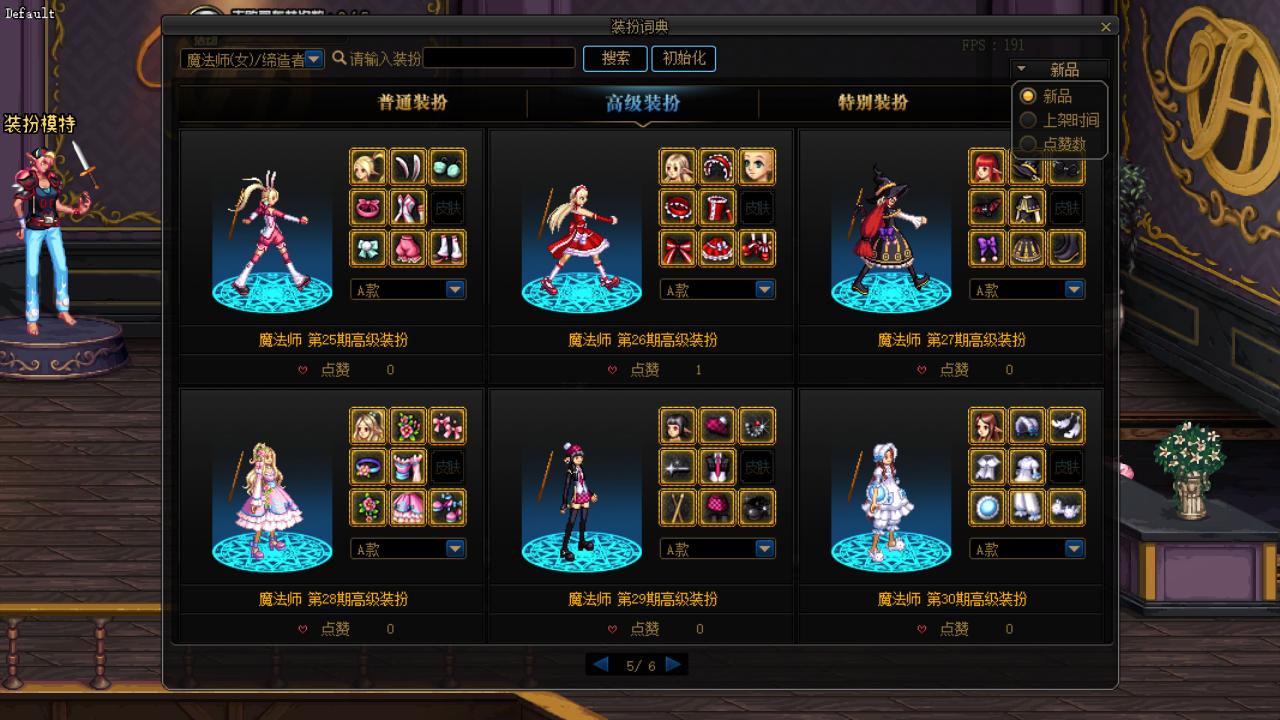This screenshot has height=720, width=1280.
Task: Select the 皮肤 skin slot in 第26期 outfit
Action: click(757, 207)
